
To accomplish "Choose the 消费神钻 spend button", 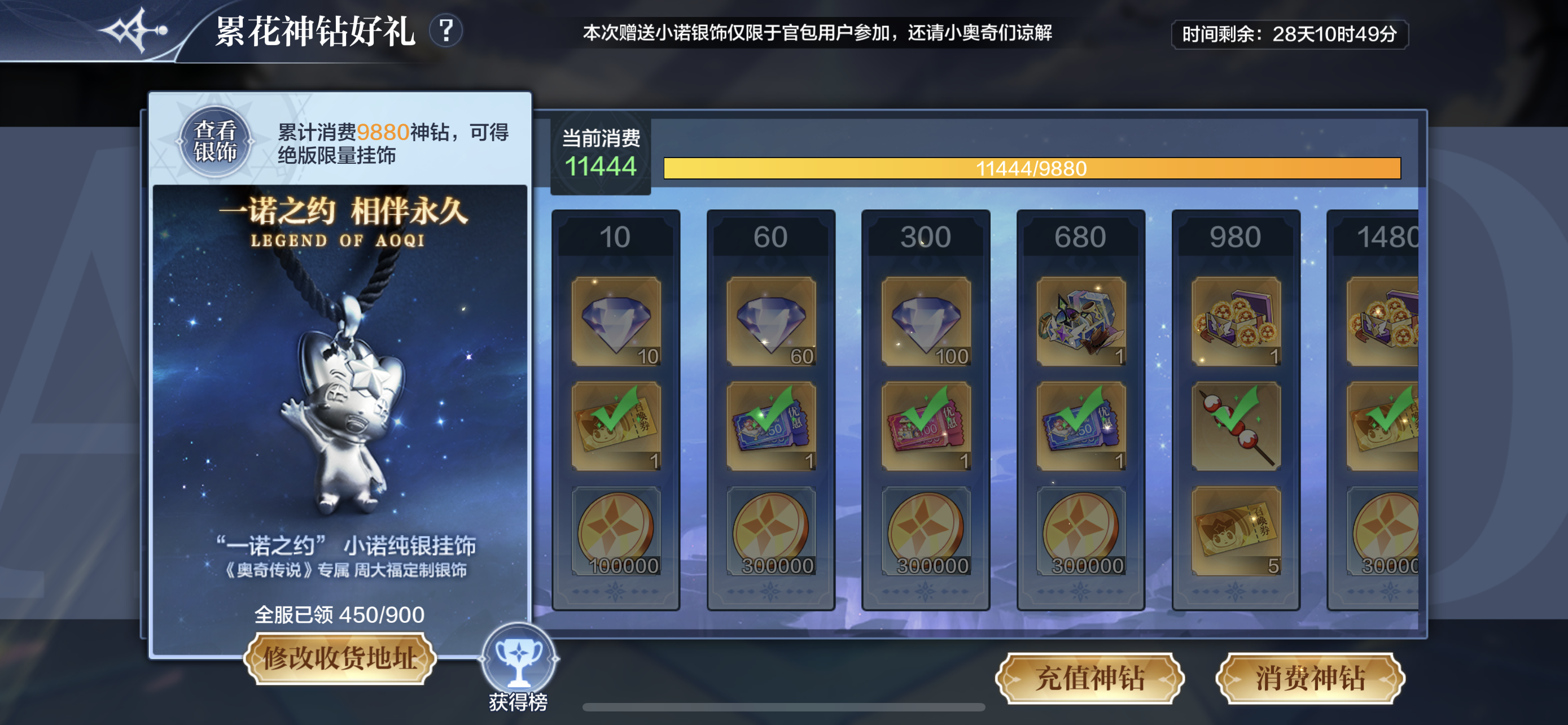I will click(1310, 678).
